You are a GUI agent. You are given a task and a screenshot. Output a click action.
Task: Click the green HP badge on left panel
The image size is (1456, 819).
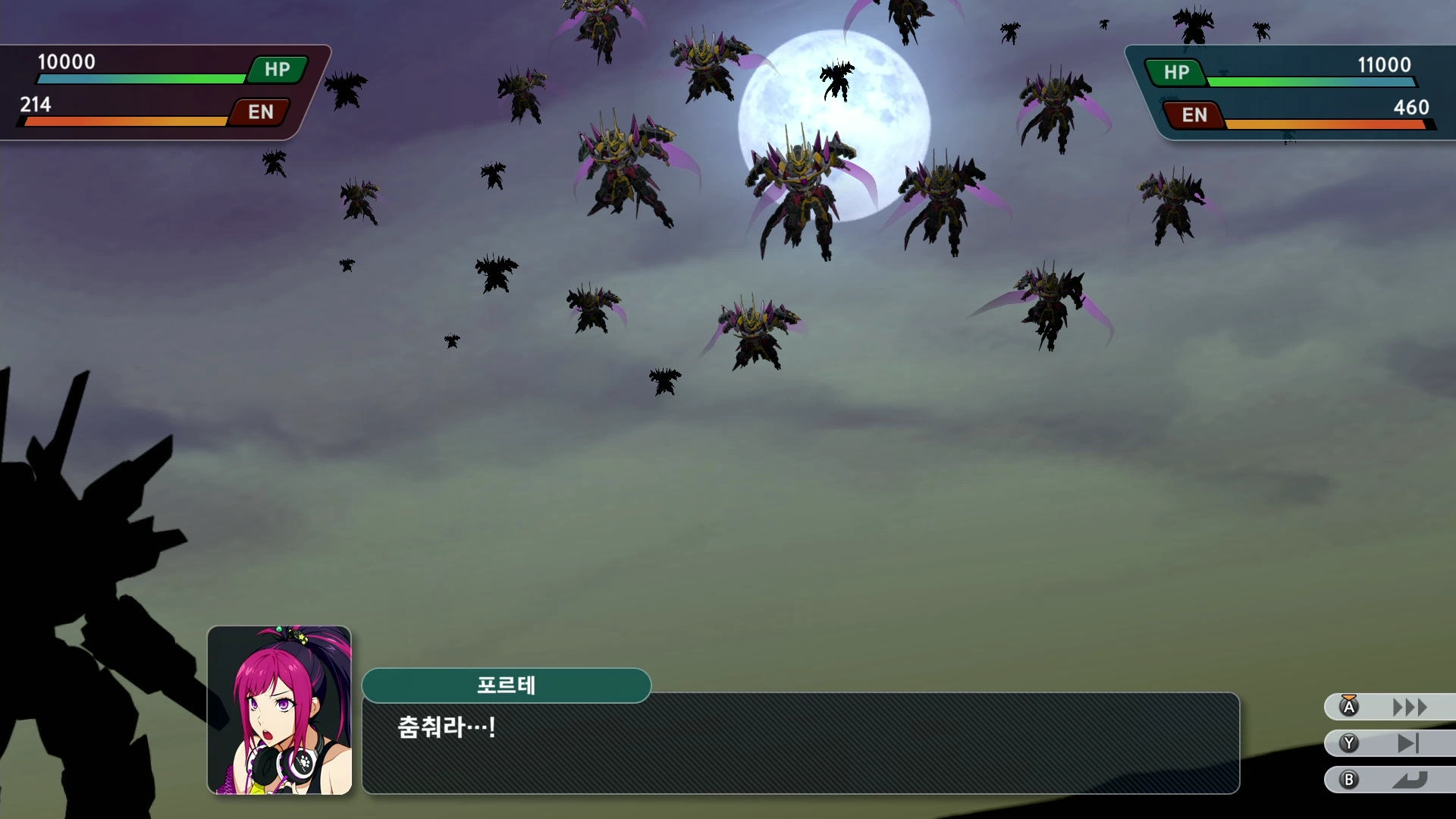[276, 69]
